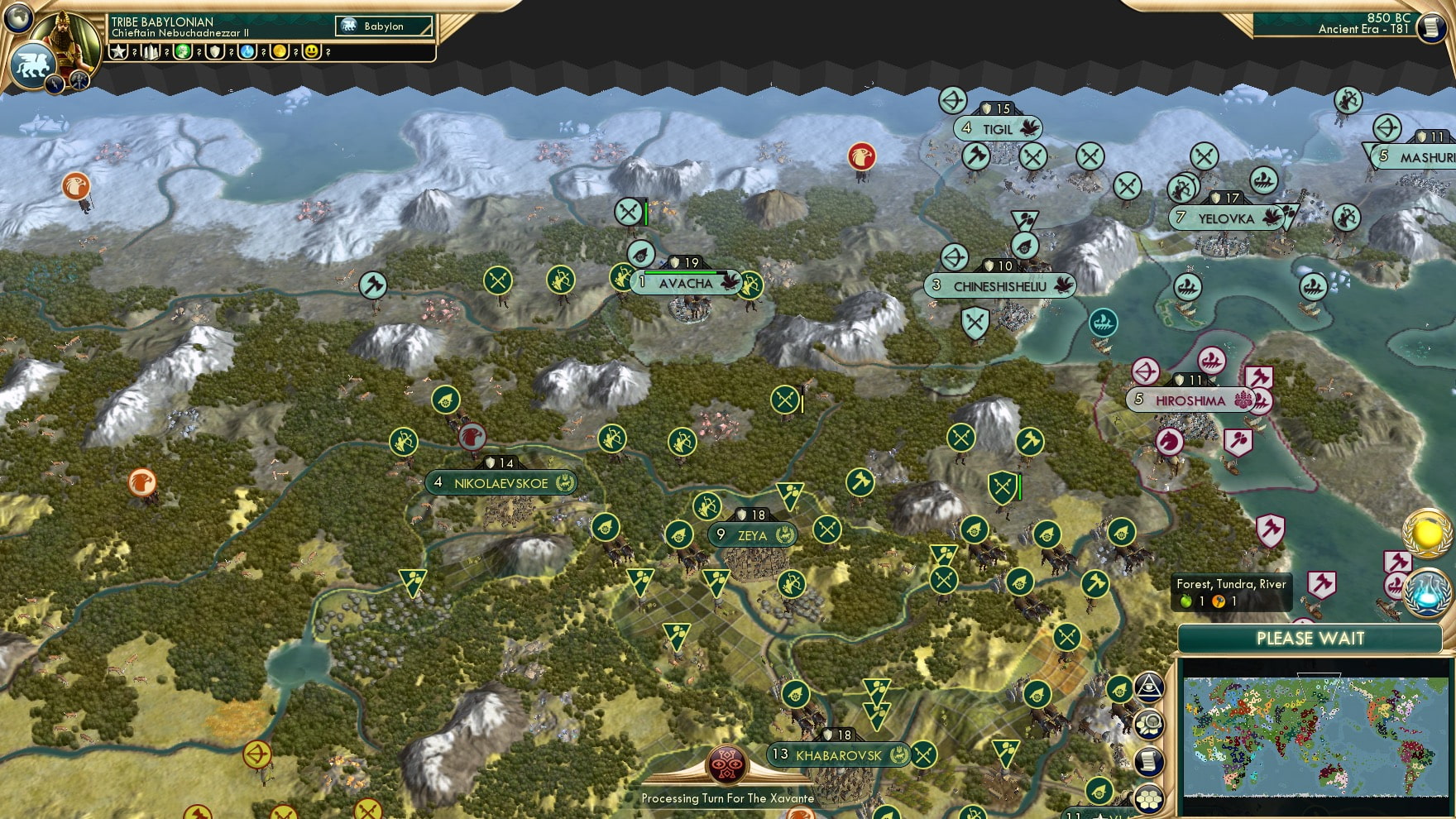Toggle the hex grid overlay near the minimap

1150,796
